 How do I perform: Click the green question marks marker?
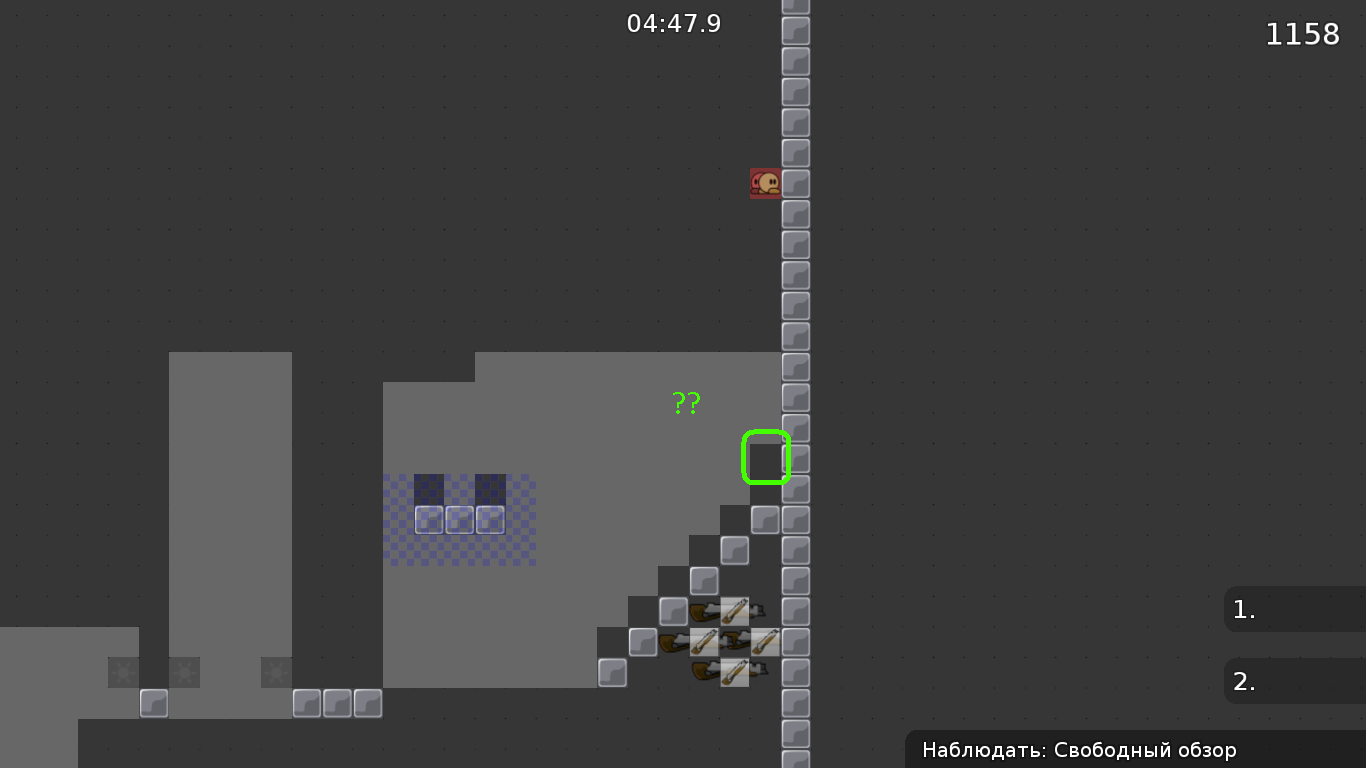point(686,402)
